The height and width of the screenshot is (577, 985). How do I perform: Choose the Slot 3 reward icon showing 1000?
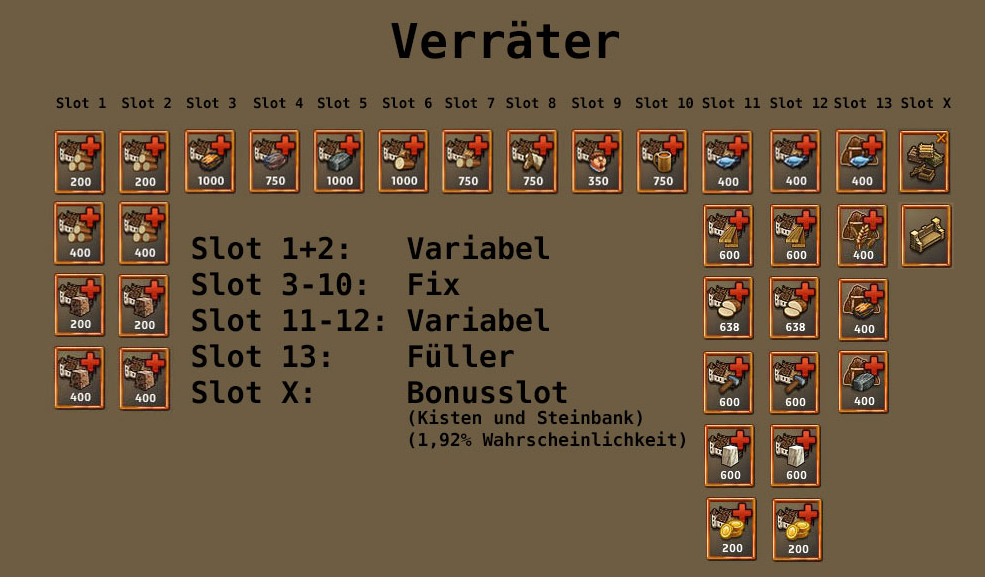210,161
